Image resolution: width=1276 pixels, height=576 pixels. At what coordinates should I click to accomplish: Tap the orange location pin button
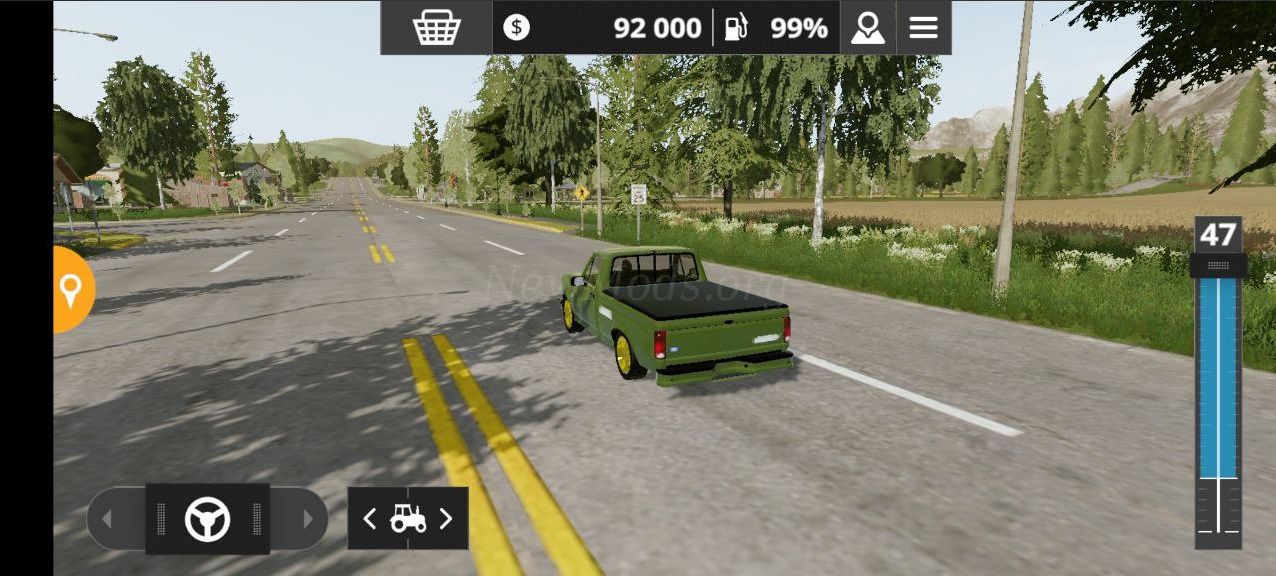(71, 290)
